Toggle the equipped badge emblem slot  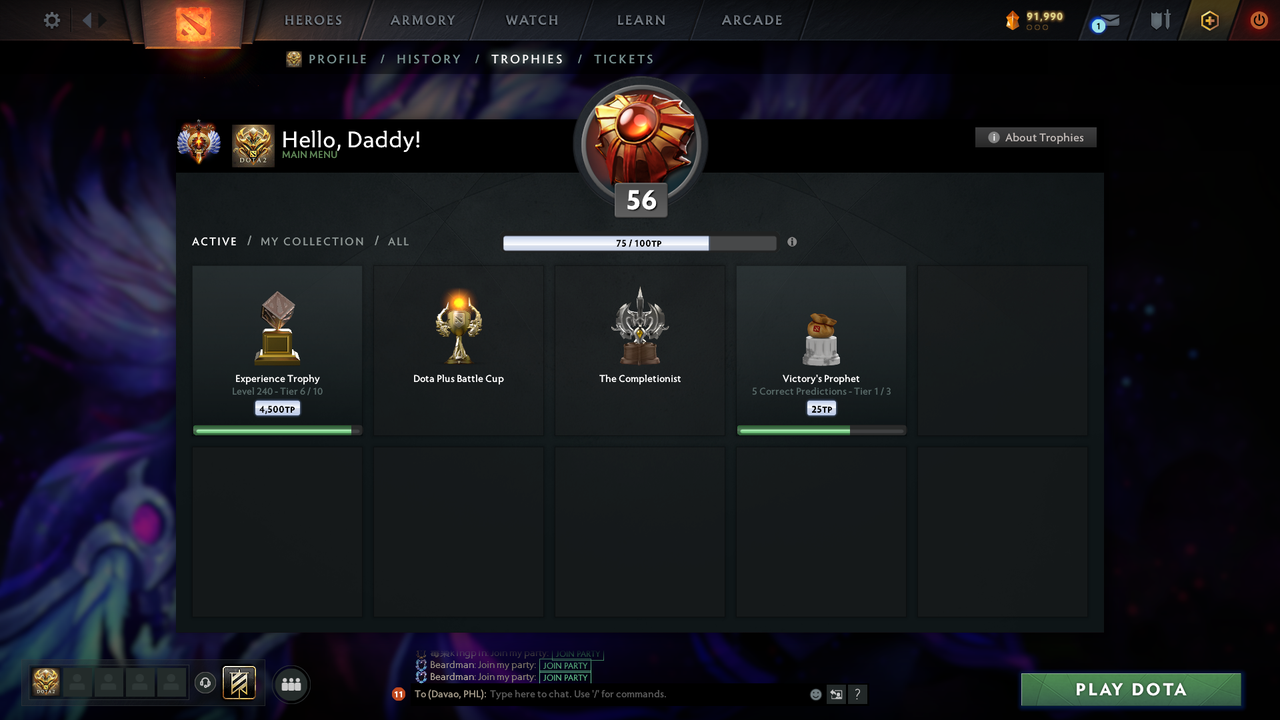239,683
